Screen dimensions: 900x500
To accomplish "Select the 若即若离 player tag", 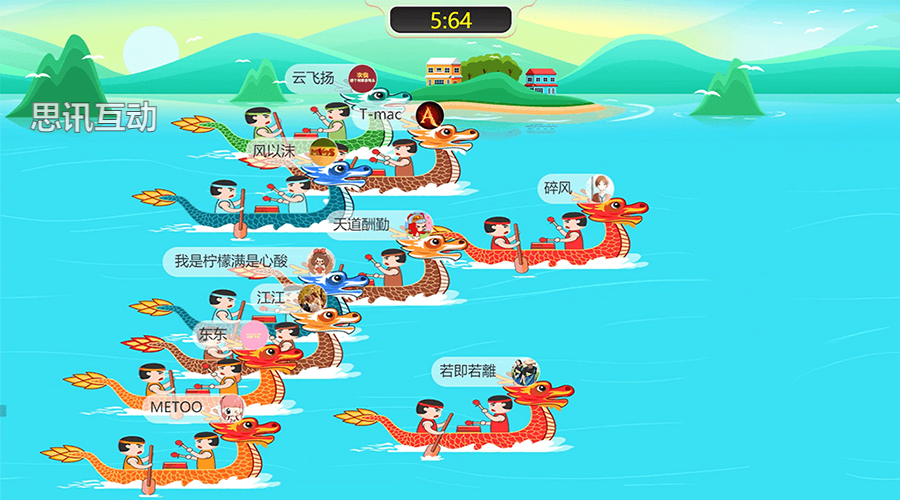I will (x=469, y=371).
